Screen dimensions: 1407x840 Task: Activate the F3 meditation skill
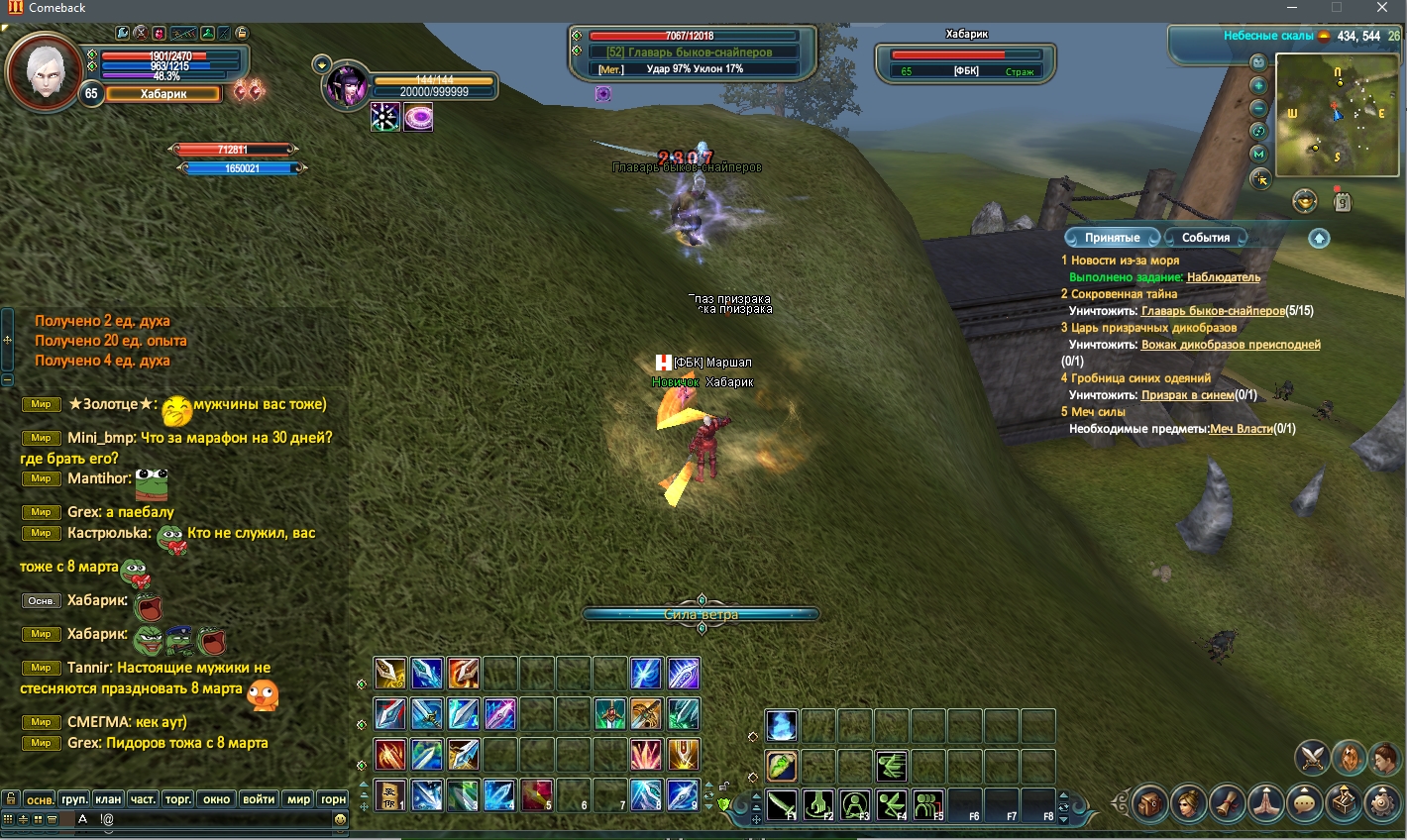tap(855, 804)
